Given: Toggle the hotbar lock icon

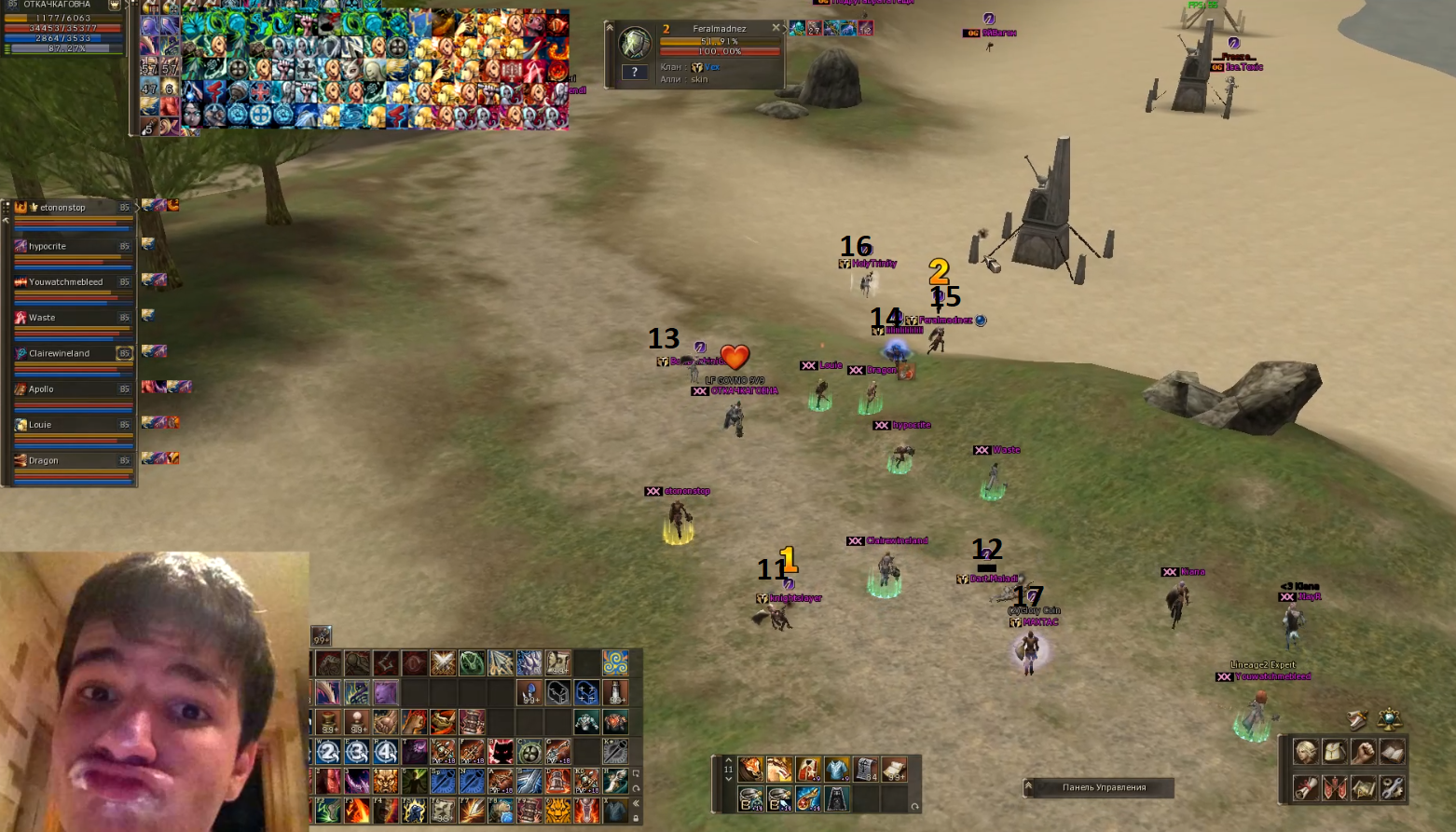Looking at the screenshot, I should pos(637,818).
